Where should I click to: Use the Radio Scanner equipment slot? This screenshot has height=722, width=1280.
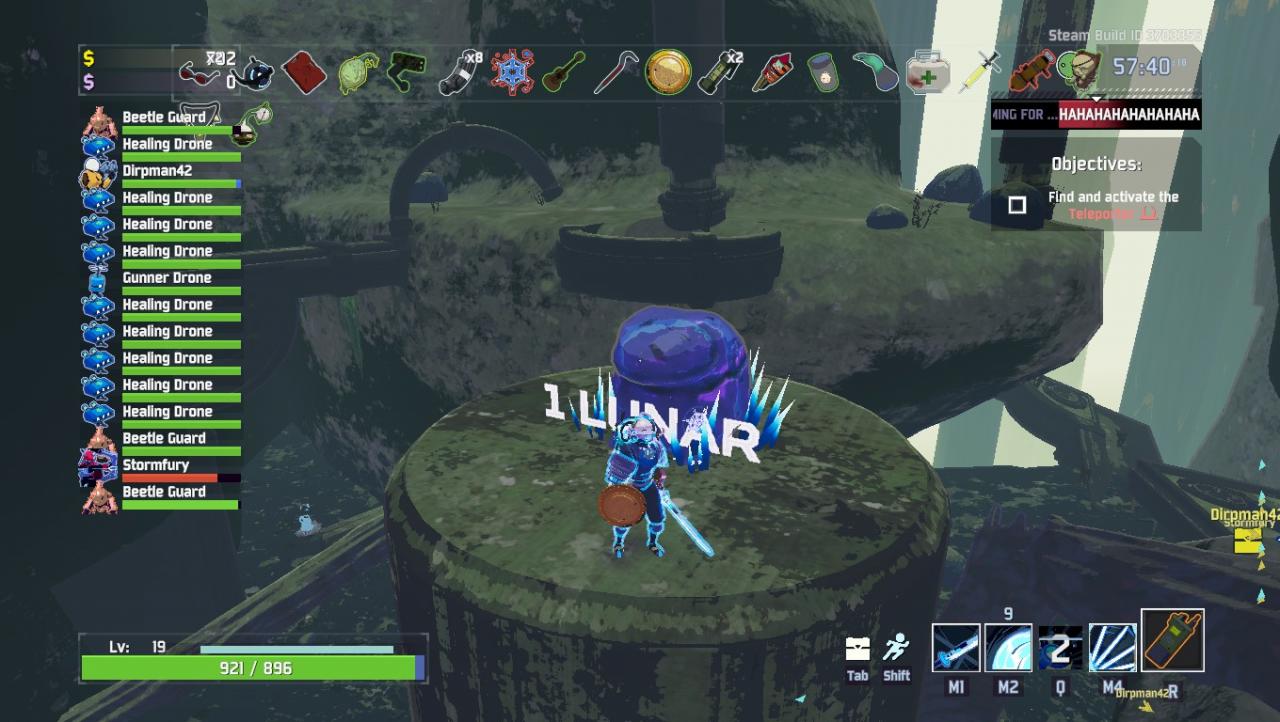[1172, 641]
